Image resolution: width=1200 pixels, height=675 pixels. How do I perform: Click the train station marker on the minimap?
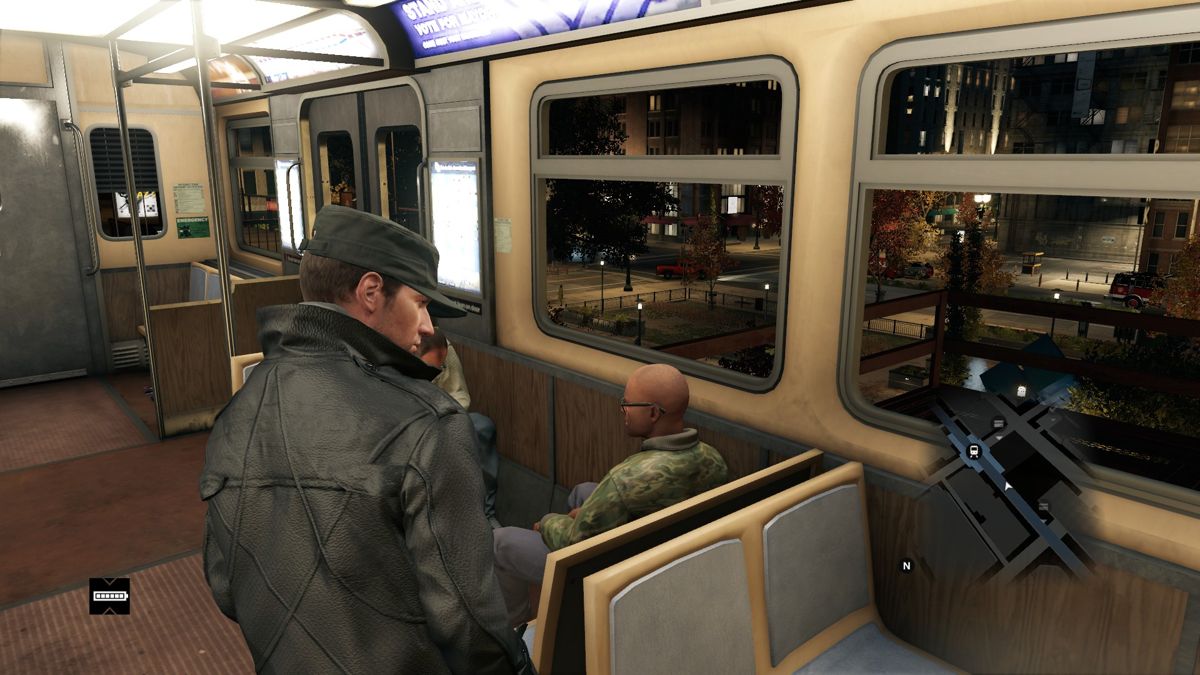coord(974,451)
